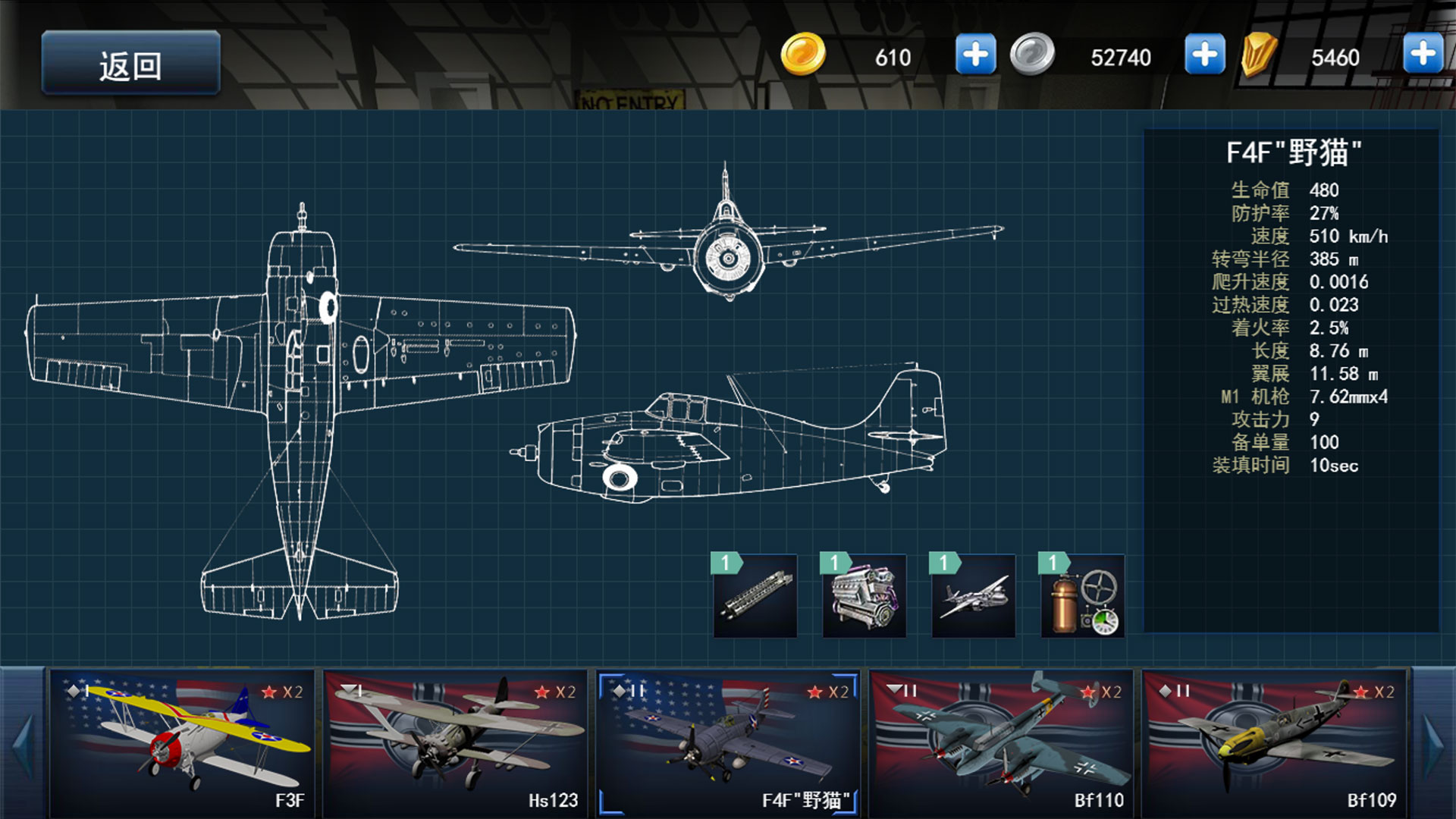Open the machine gun upgrade slot

click(x=755, y=596)
